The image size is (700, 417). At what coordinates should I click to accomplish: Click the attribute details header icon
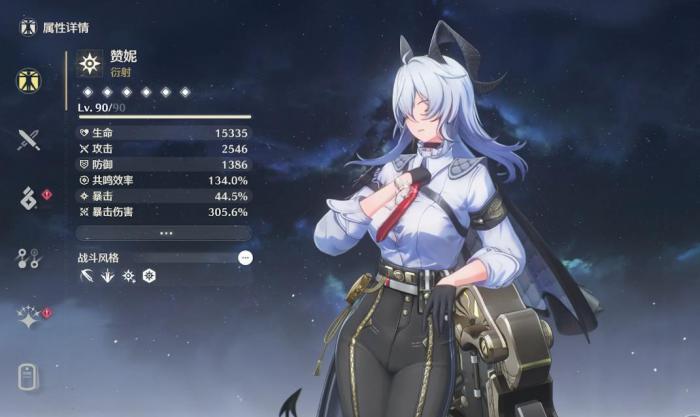pyautogui.click(x=27, y=26)
